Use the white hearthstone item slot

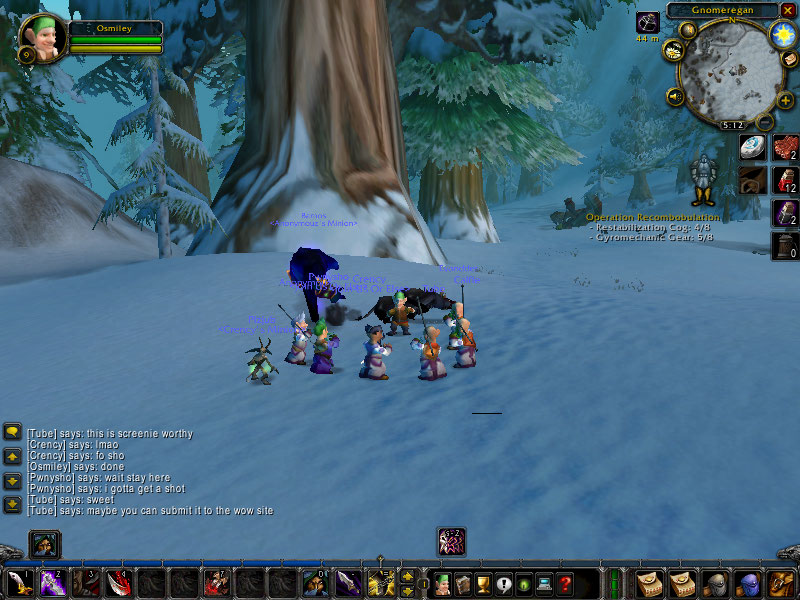(x=753, y=148)
